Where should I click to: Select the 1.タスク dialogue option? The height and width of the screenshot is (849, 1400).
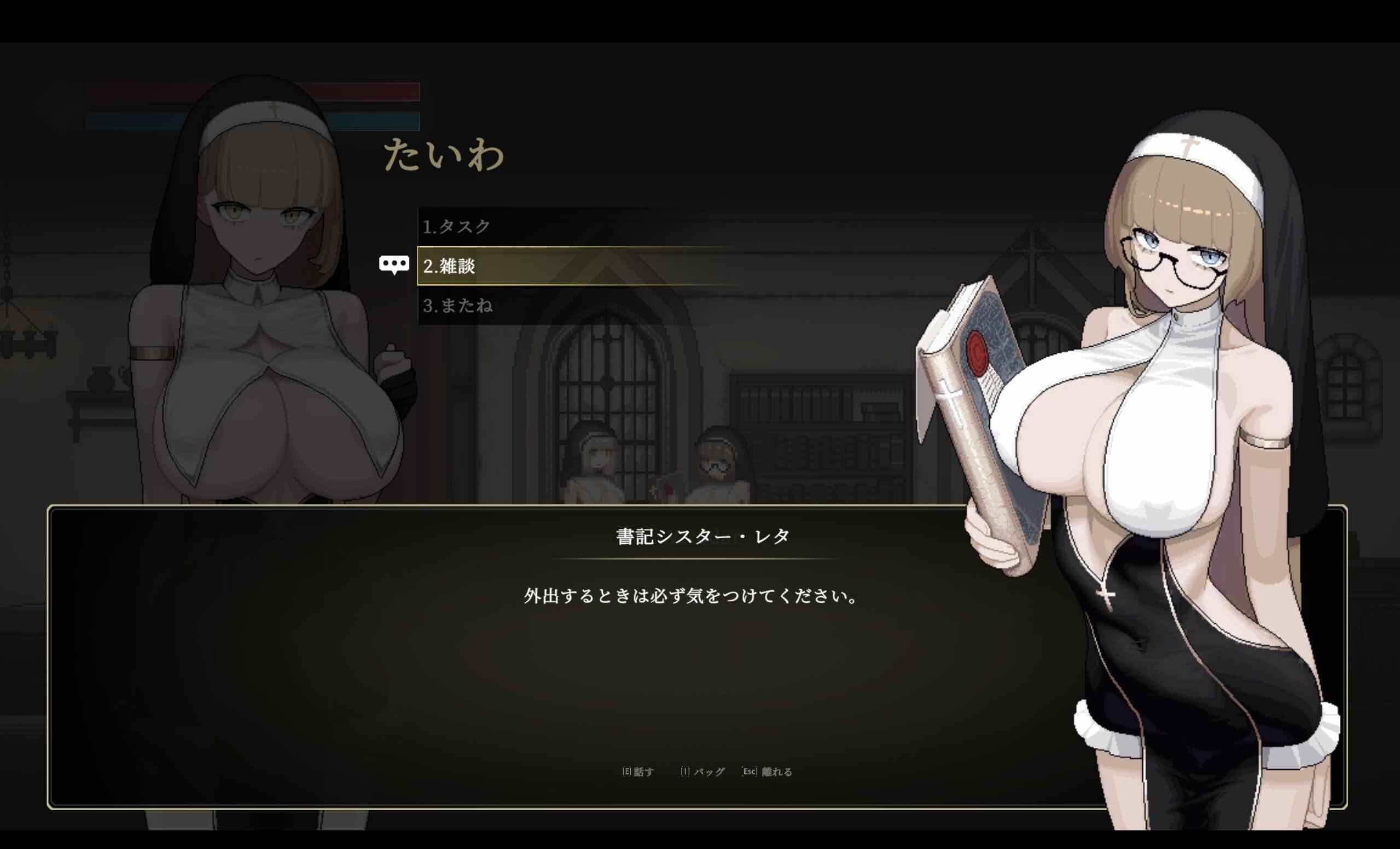coord(457,225)
